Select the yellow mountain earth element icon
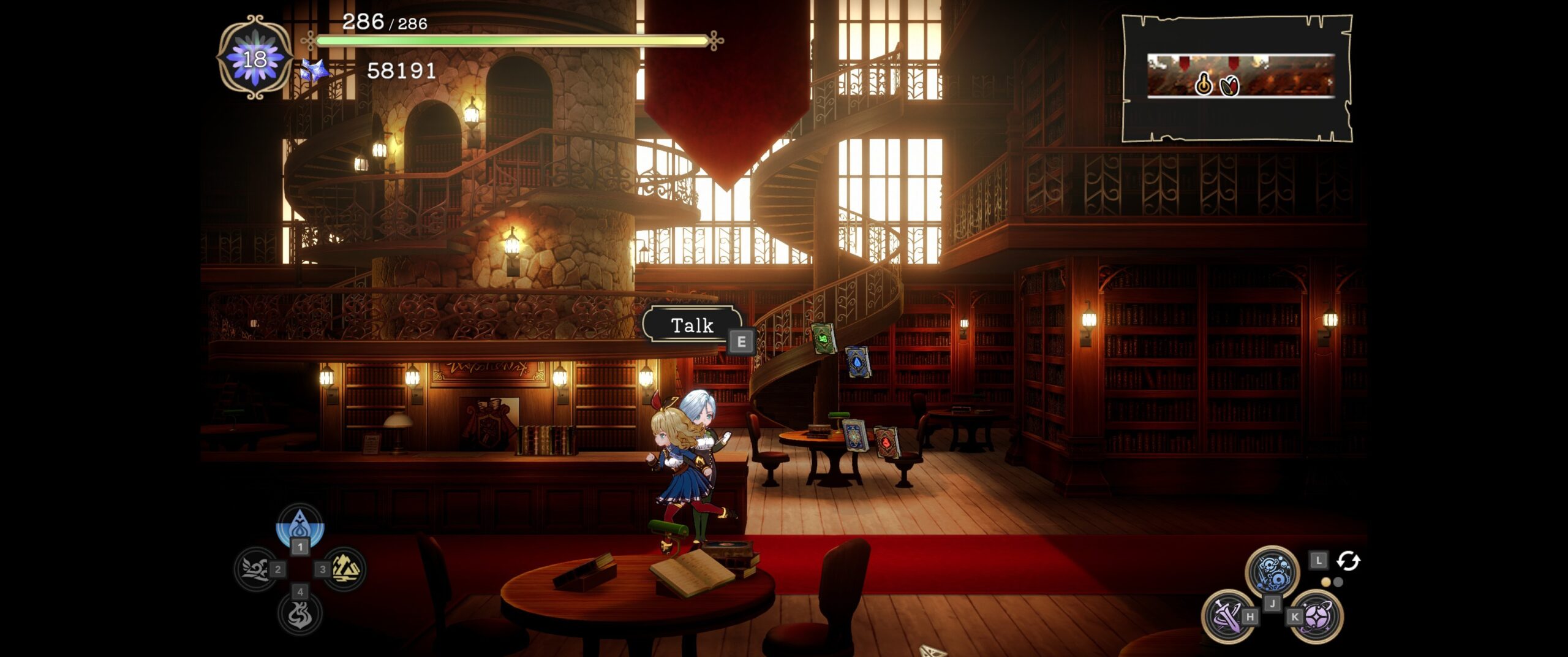 point(345,569)
